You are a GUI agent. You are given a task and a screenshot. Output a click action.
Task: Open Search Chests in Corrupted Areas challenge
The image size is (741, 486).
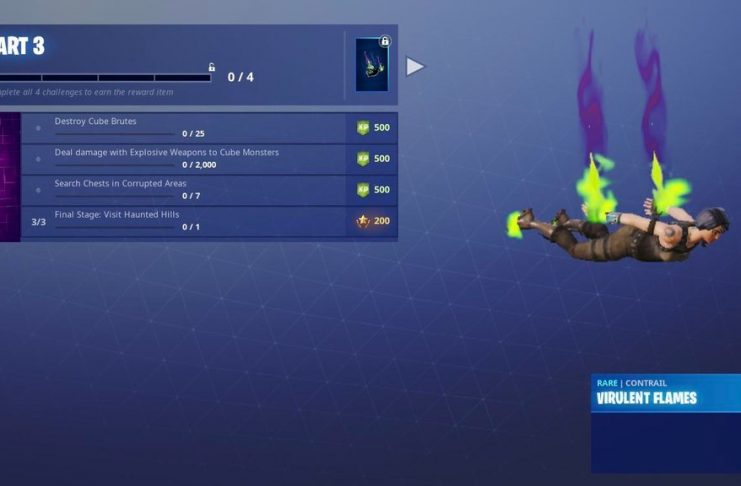(x=200, y=189)
